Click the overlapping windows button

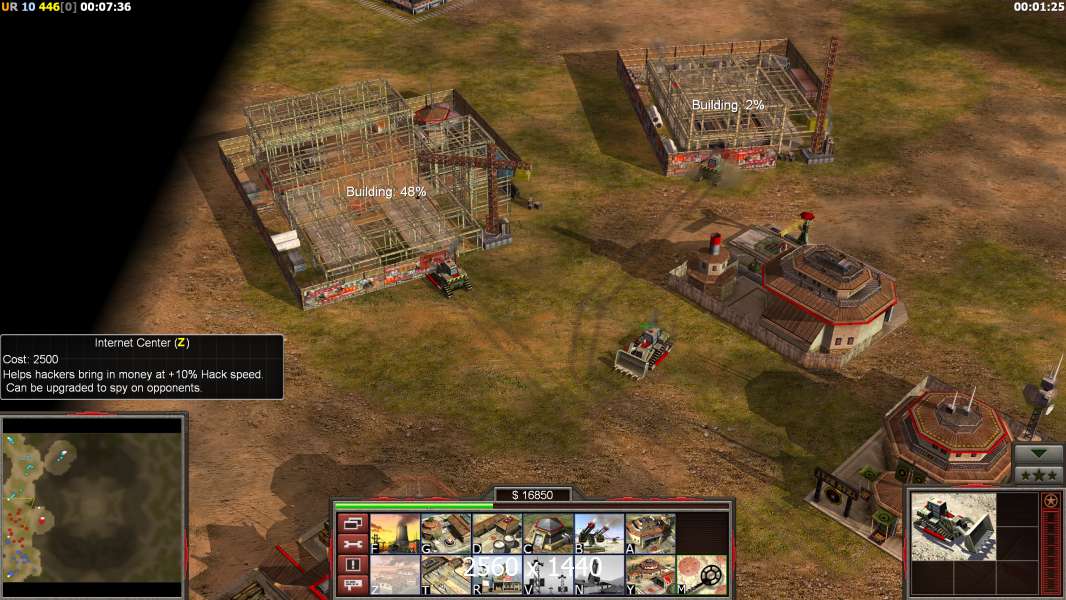352,523
